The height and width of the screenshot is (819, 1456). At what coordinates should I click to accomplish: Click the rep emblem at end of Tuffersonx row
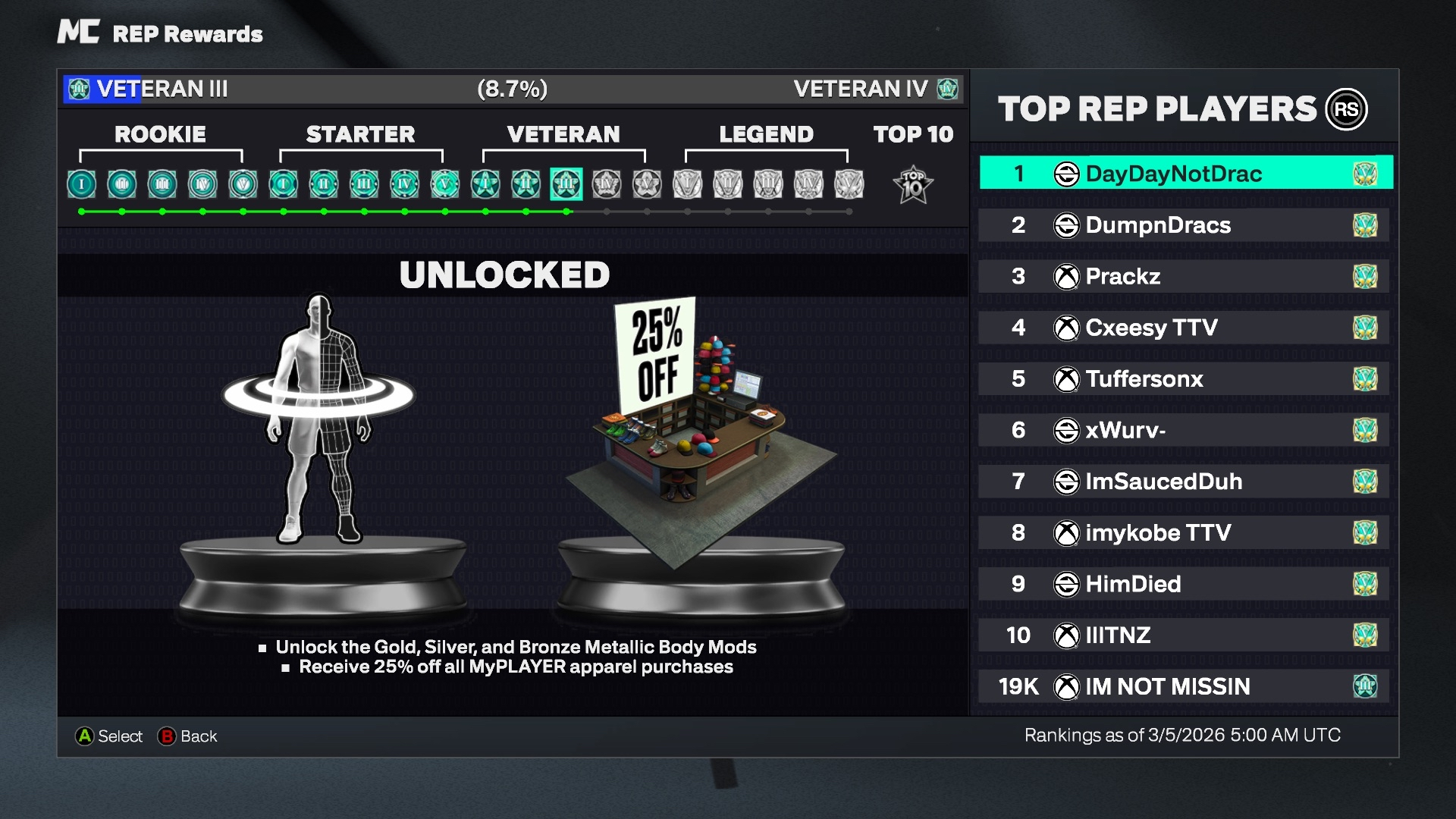(1367, 378)
